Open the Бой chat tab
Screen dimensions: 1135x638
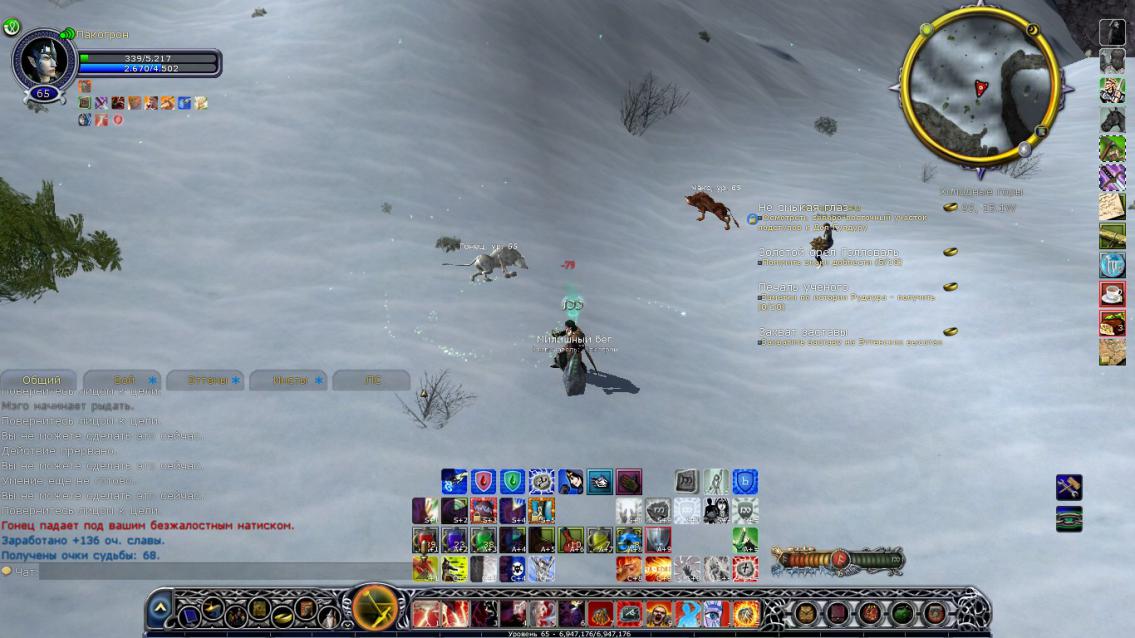coord(124,380)
